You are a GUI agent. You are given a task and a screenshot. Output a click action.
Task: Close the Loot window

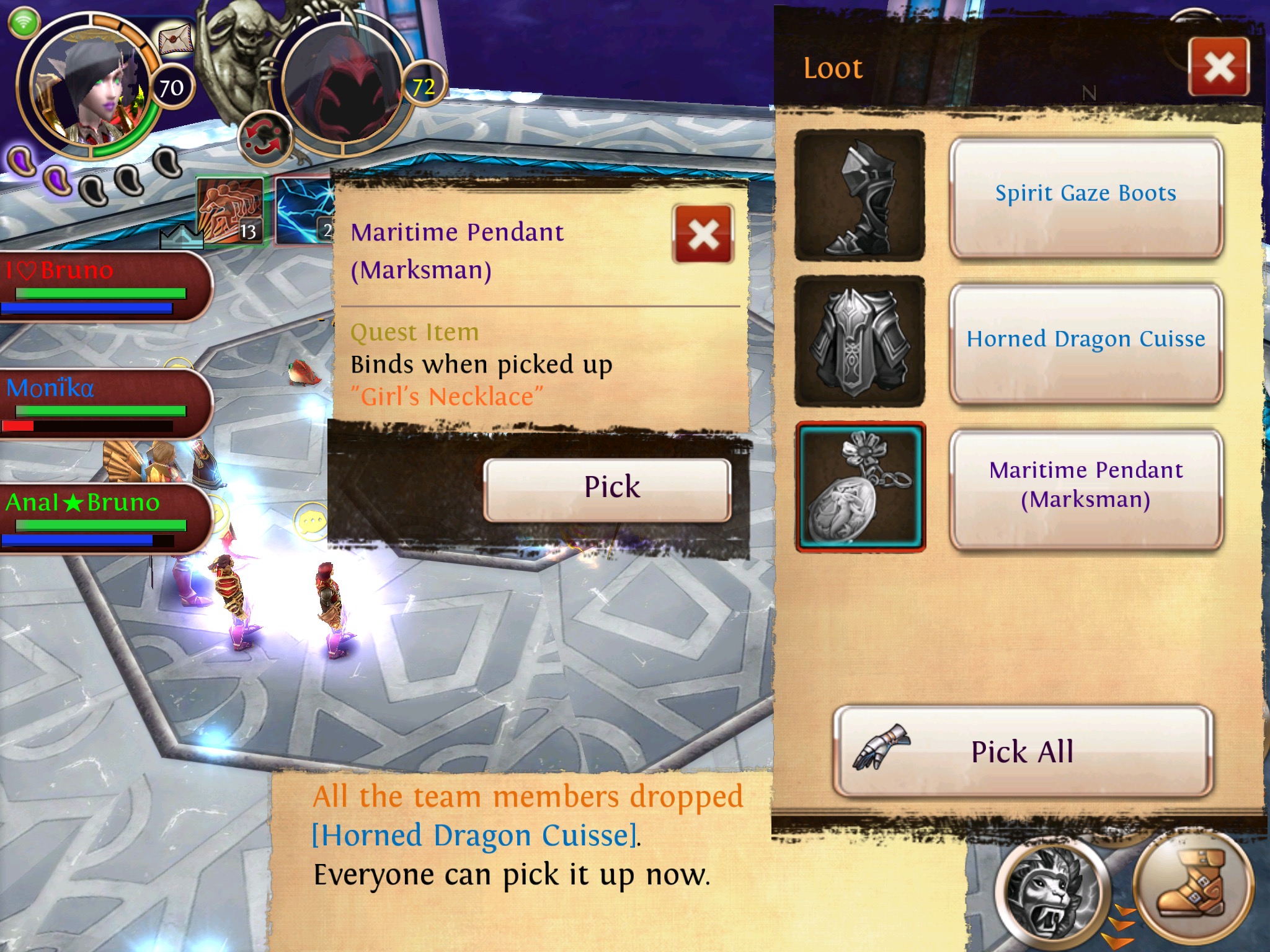1219,67
